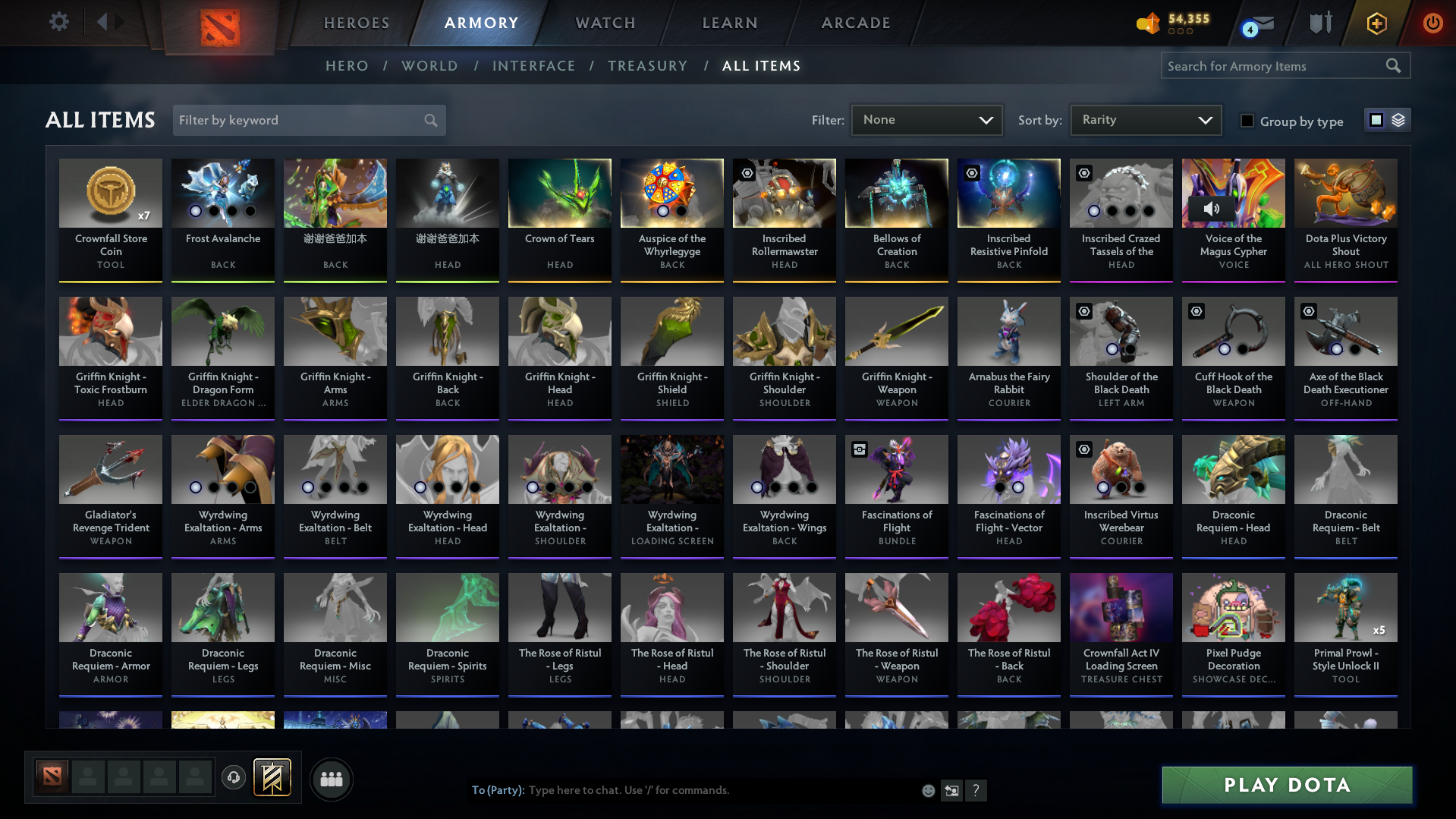Switch to the WATCH tab
Viewport: 1456px width, 819px height.
pyautogui.click(x=605, y=23)
